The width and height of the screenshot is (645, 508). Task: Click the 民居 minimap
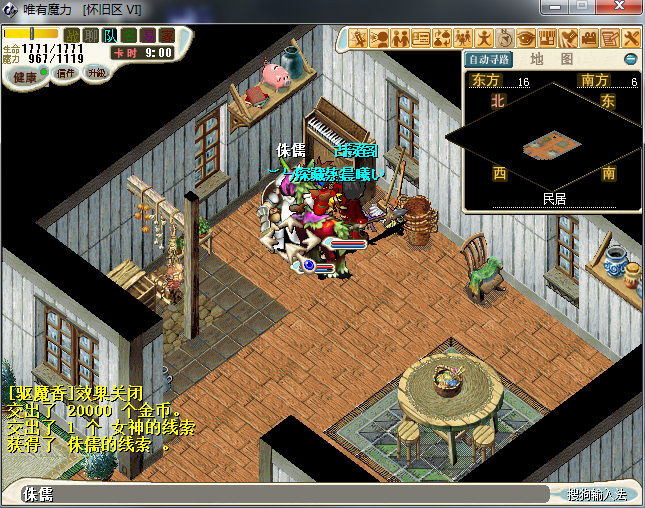[553, 146]
